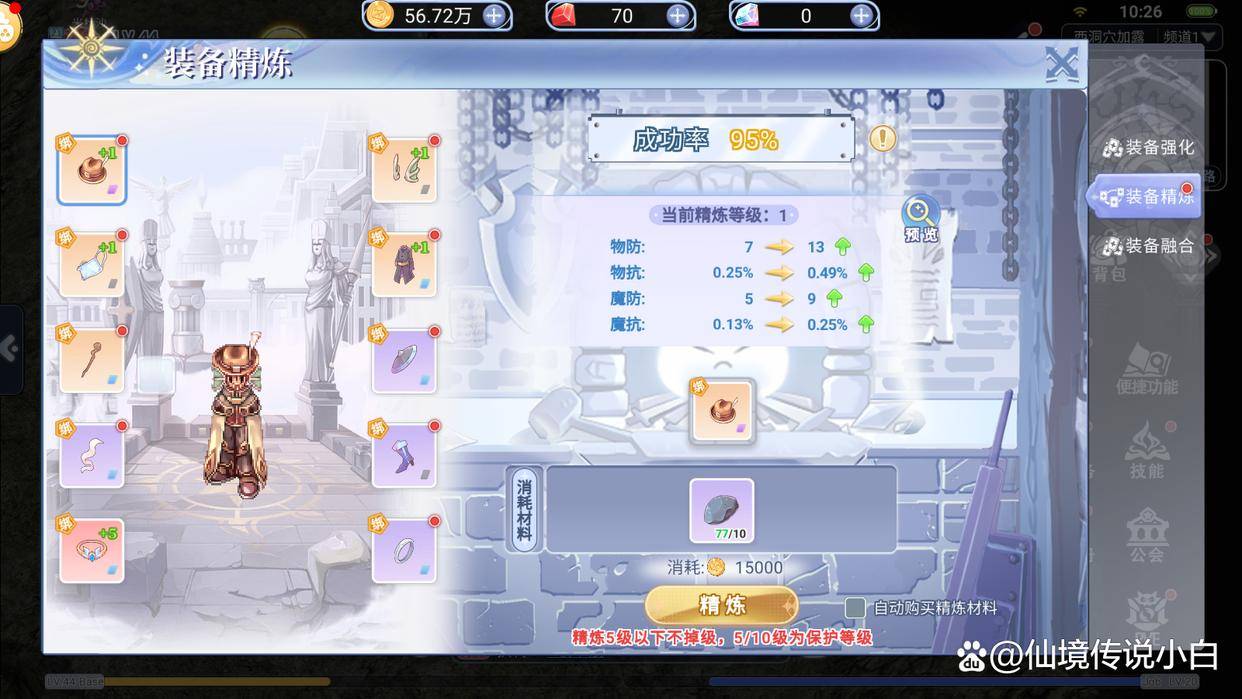
Task: Switch to 装备精炼 tab
Action: point(1149,196)
